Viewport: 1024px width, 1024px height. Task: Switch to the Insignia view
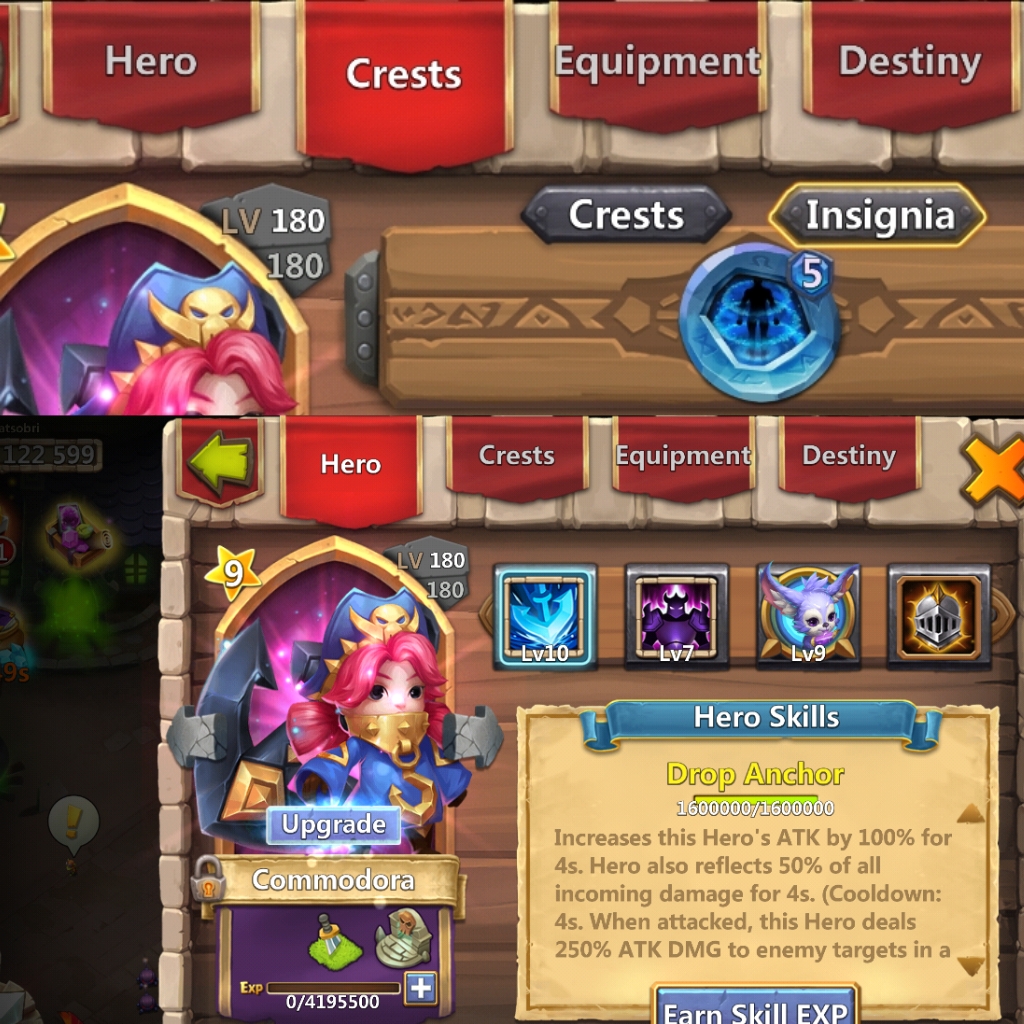point(878,215)
